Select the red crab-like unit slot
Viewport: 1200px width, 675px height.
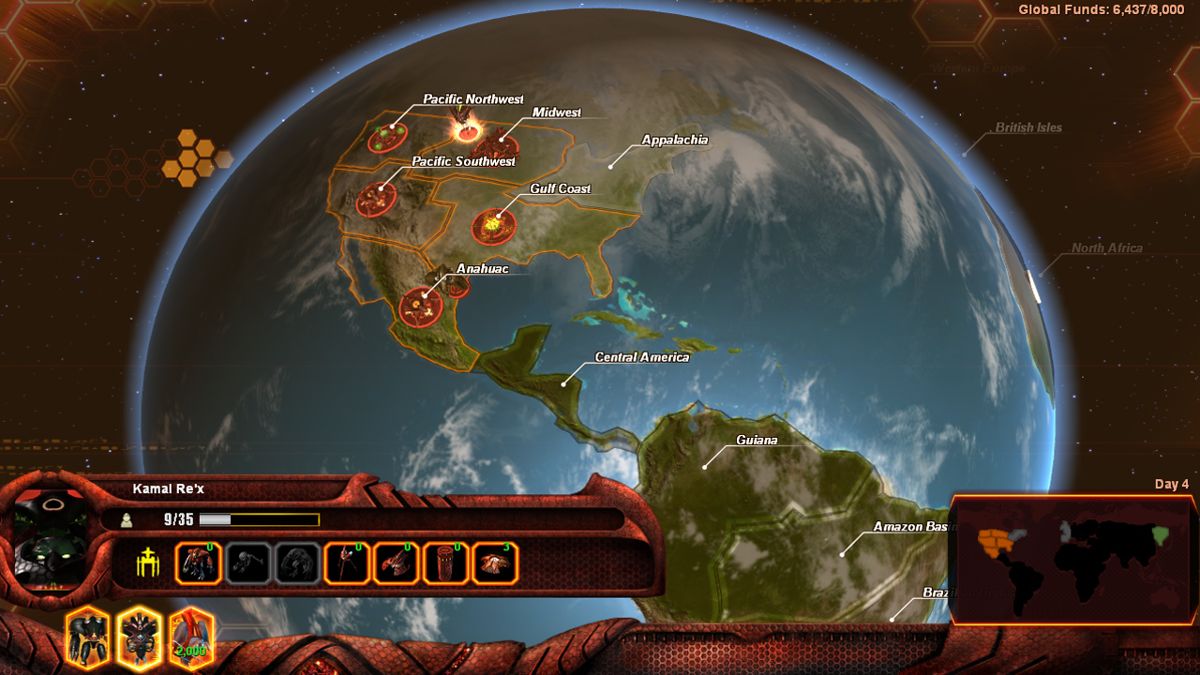(395, 564)
